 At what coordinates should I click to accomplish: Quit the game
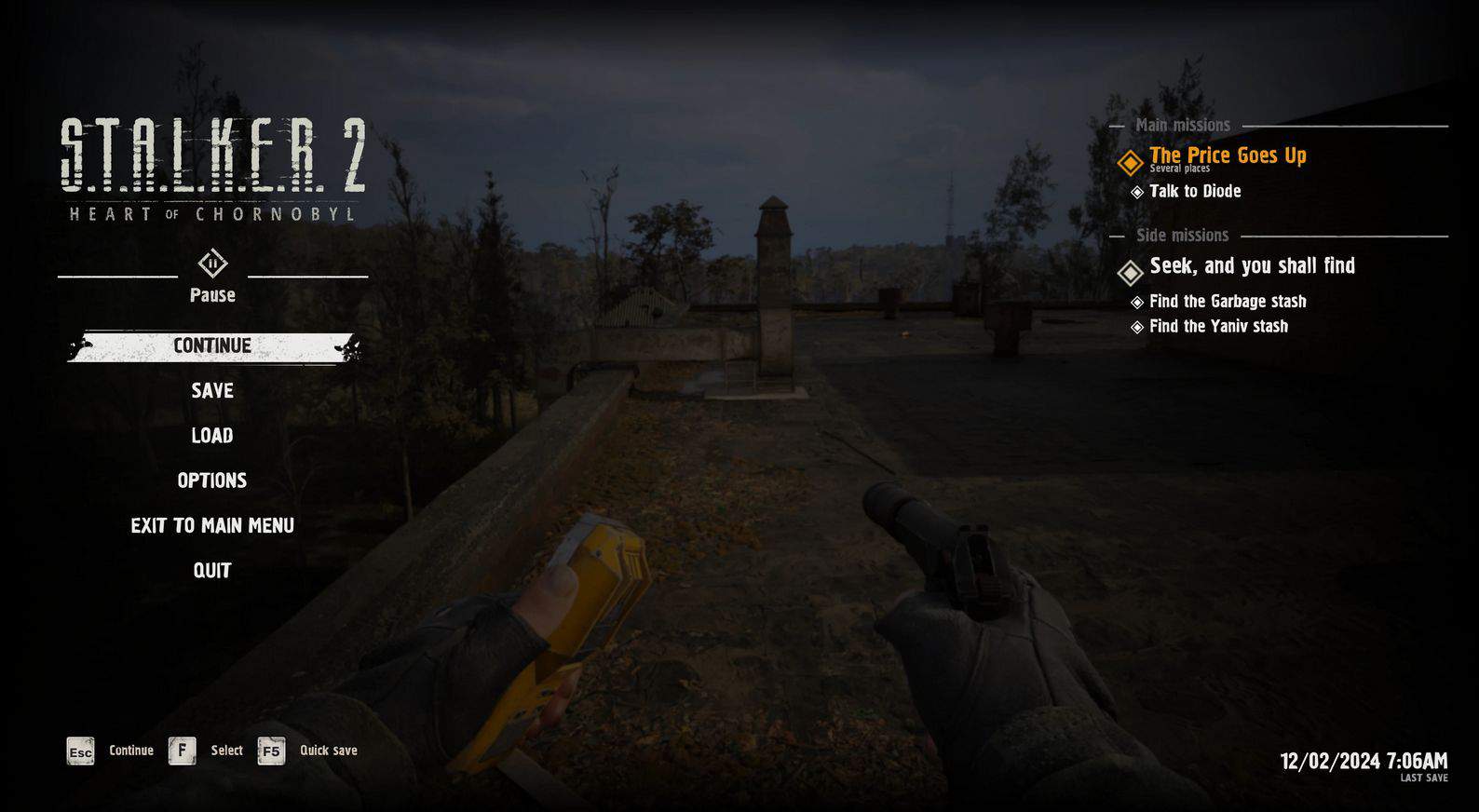[x=212, y=571]
